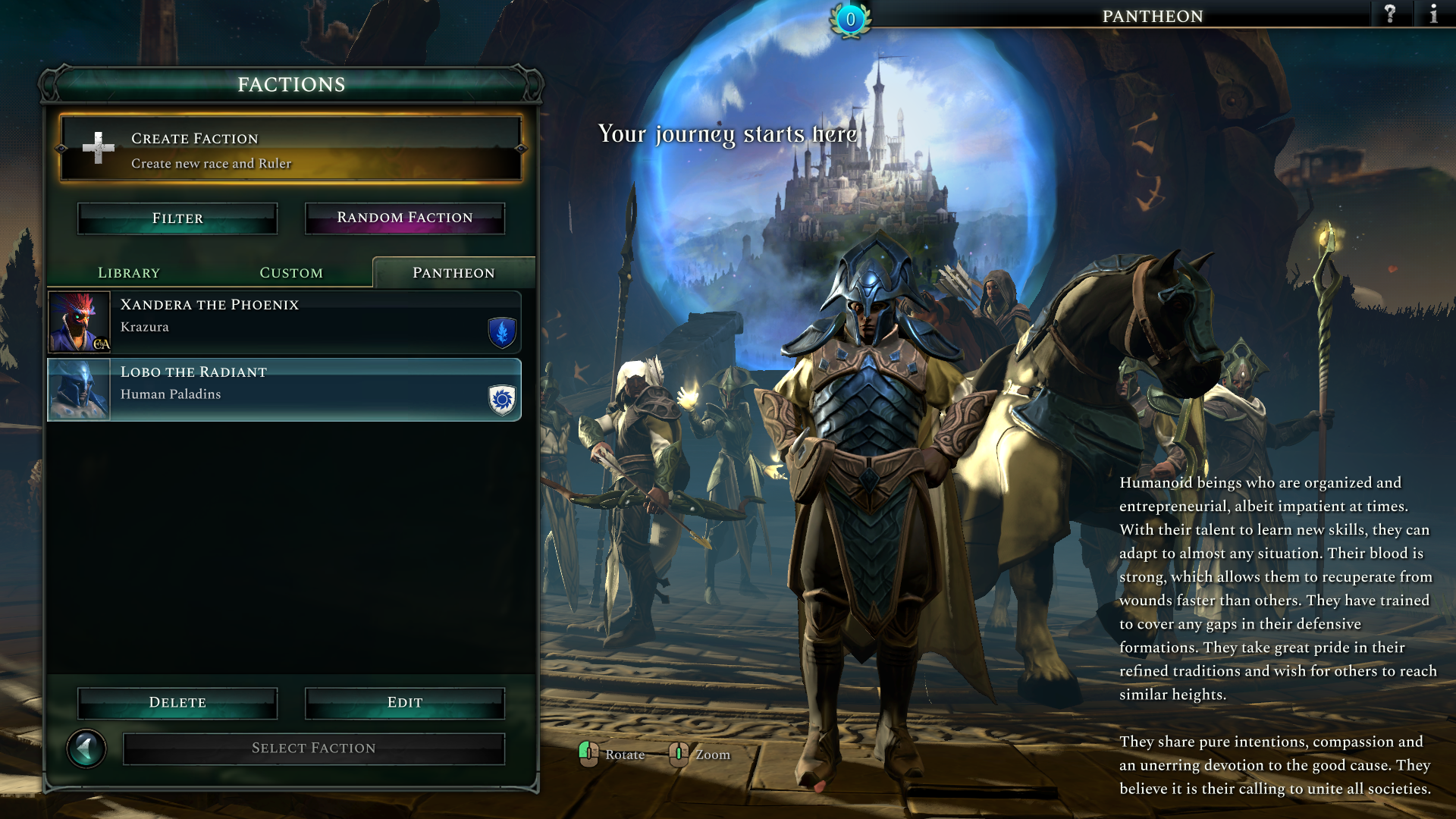Image resolution: width=1456 pixels, height=819 pixels.
Task: Confirm with Select Faction
Action: tap(313, 748)
